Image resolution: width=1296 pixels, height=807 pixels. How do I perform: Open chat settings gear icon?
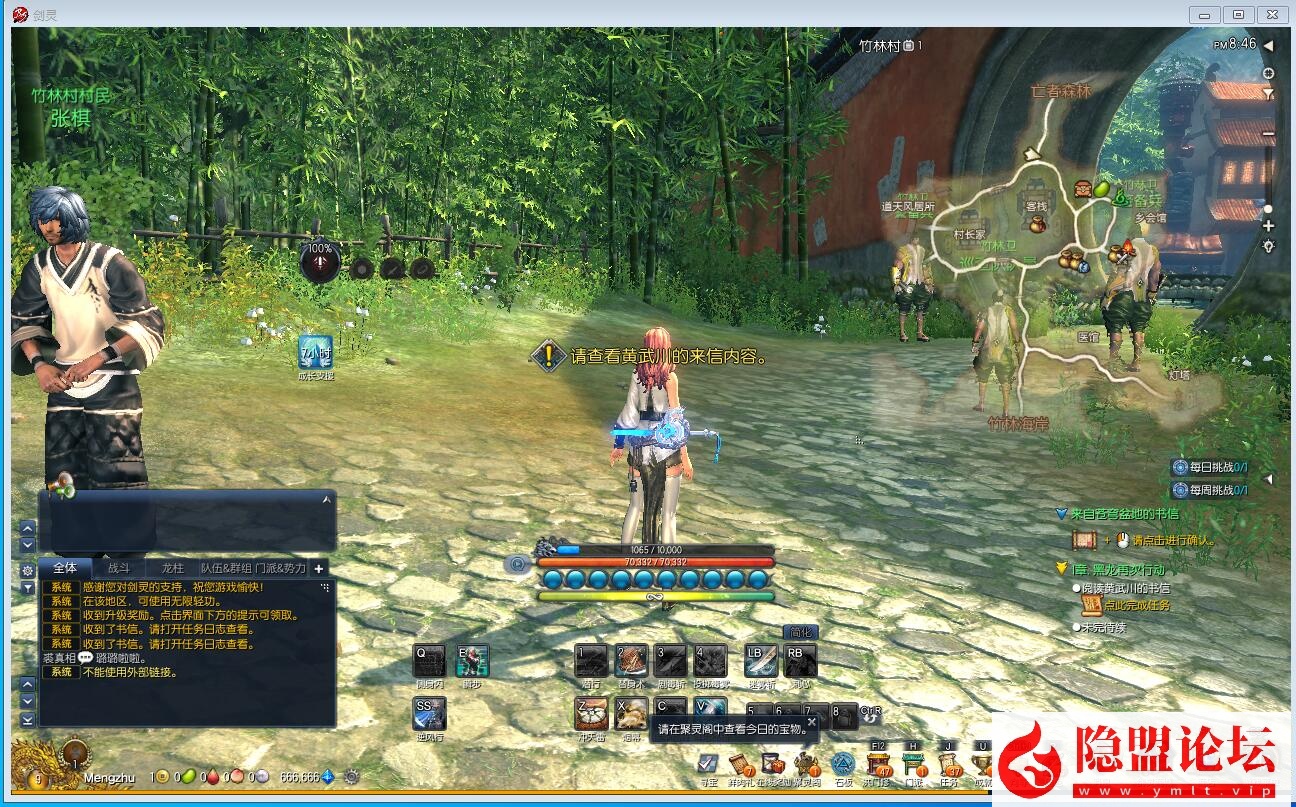(28, 569)
